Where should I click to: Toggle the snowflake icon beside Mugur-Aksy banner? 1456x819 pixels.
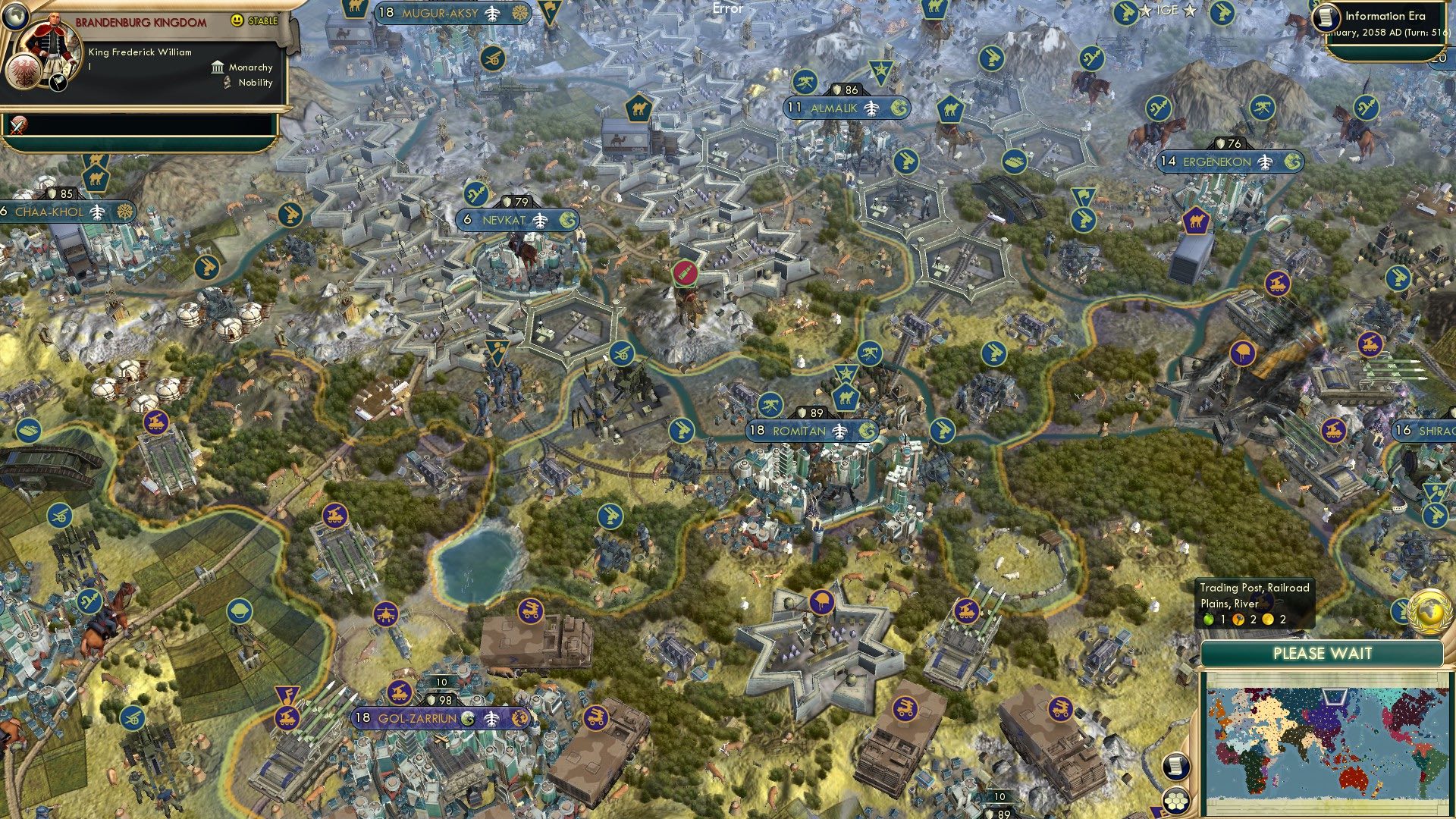coord(521,12)
